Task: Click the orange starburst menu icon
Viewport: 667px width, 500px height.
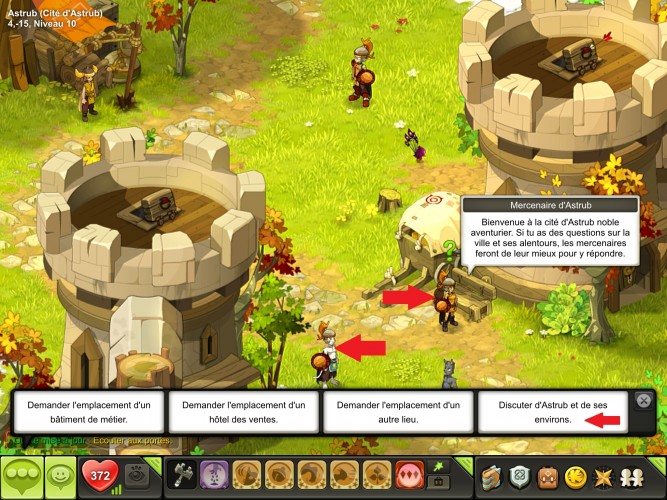Action: point(605,476)
